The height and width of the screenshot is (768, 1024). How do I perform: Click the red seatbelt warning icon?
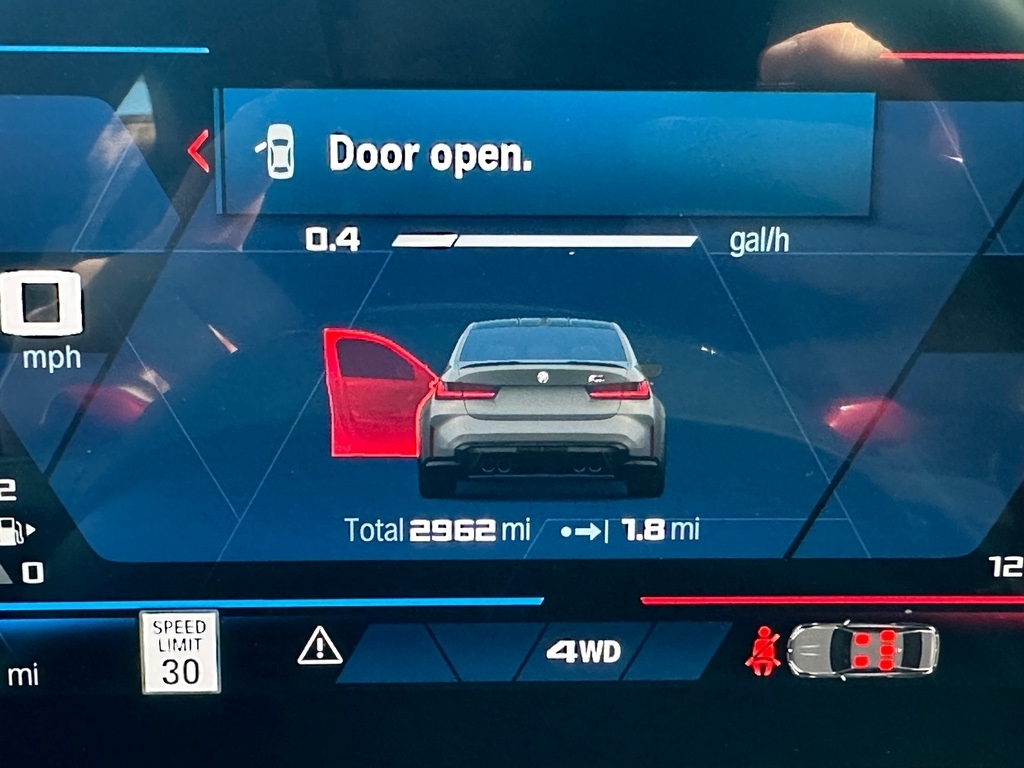tap(763, 649)
